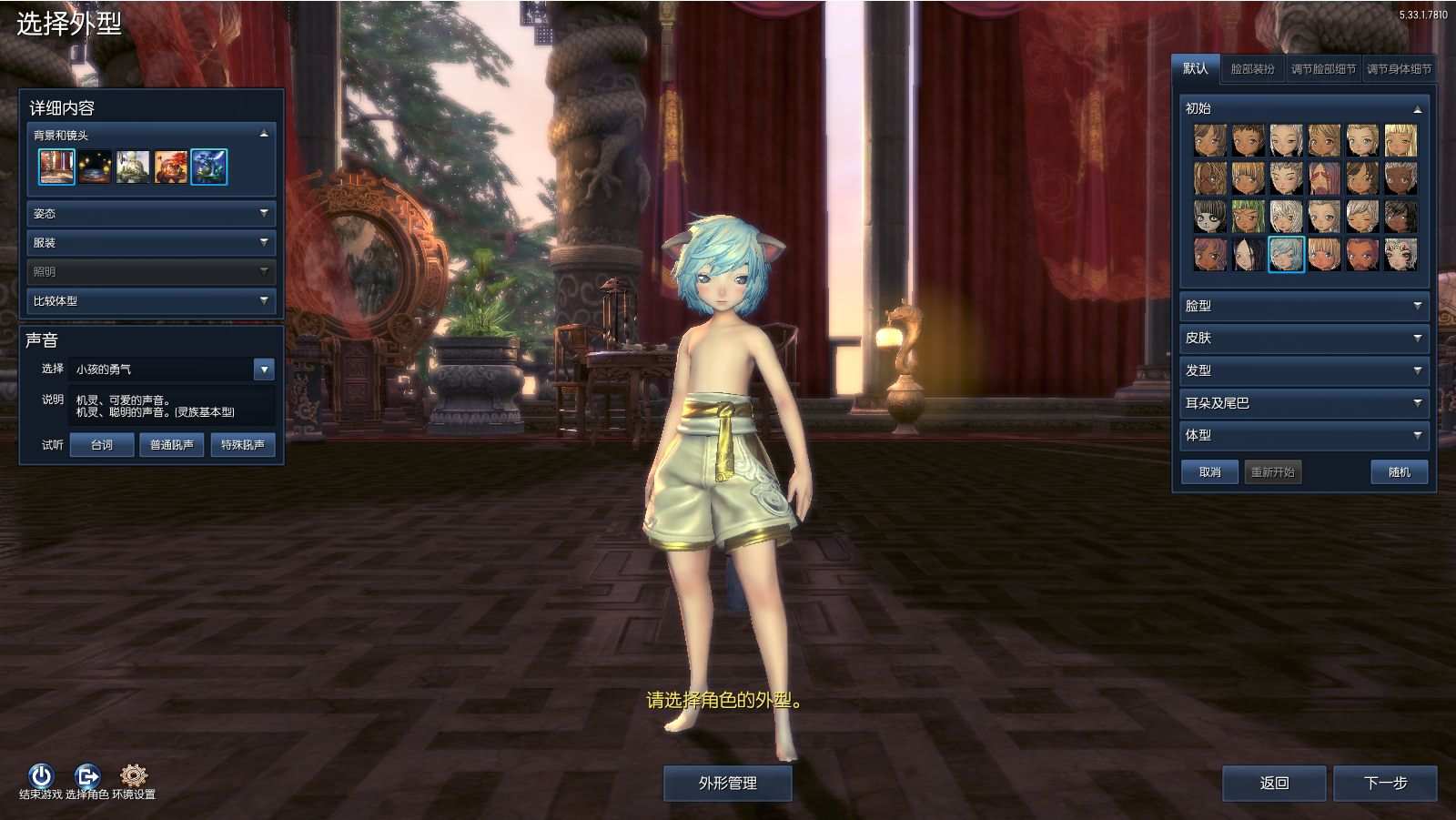This screenshot has height=820, width=1456.
Task: Expand the 耳朵及尾巴 section
Action: coord(1302,403)
